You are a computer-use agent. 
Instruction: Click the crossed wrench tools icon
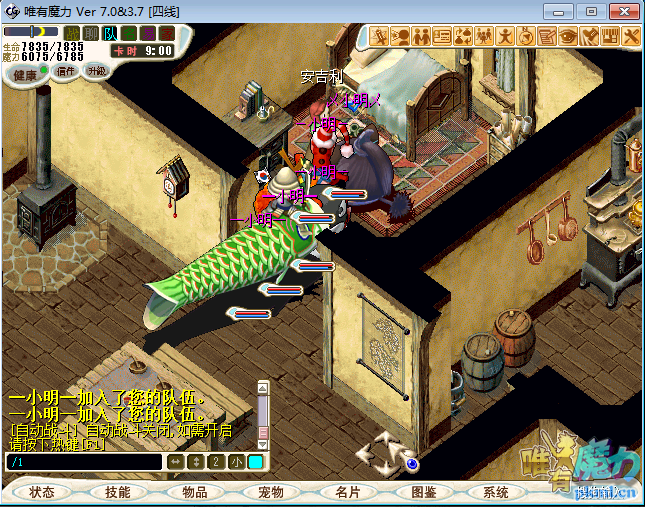[631, 36]
